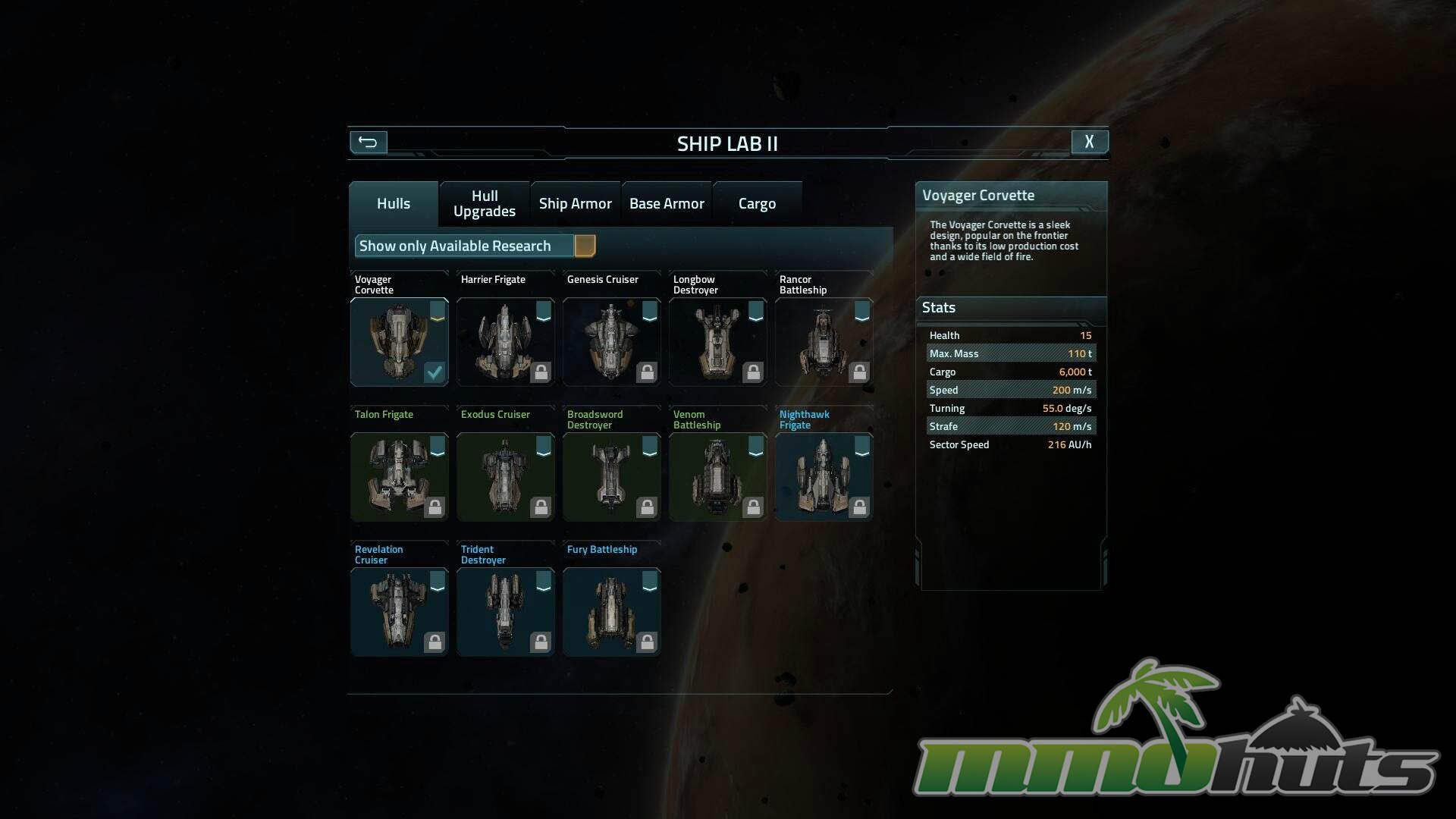Select the Cargo tab
The width and height of the screenshot is (1456, 819).
757,204
